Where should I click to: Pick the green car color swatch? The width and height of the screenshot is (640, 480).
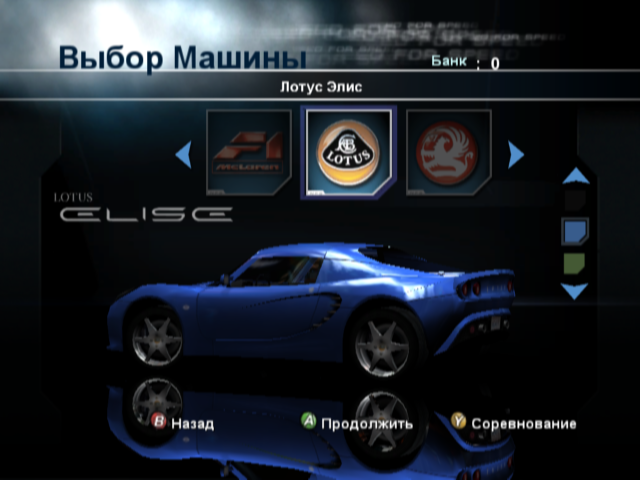click(575, 264)
